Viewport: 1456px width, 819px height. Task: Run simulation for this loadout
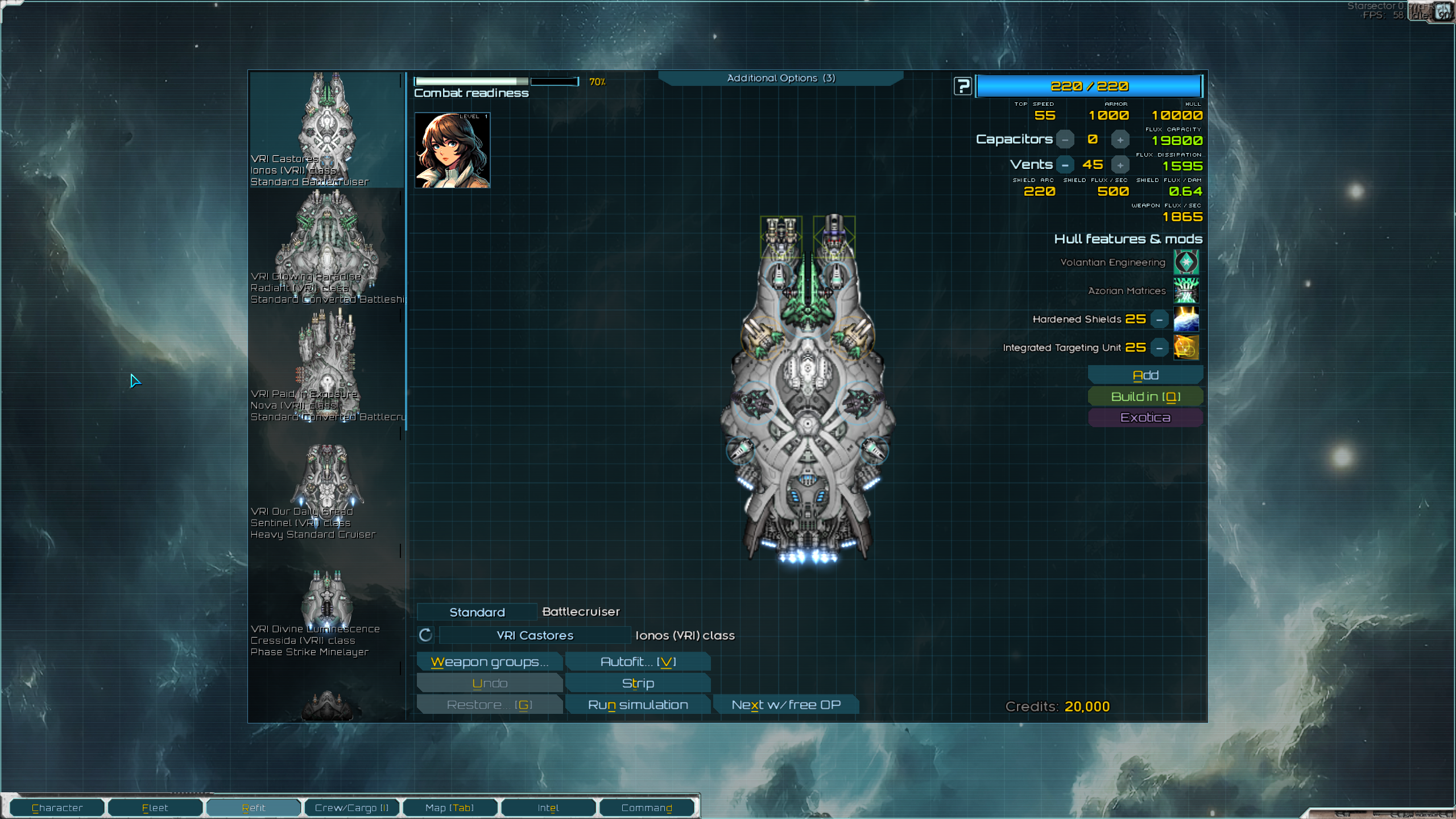[638, 705]
